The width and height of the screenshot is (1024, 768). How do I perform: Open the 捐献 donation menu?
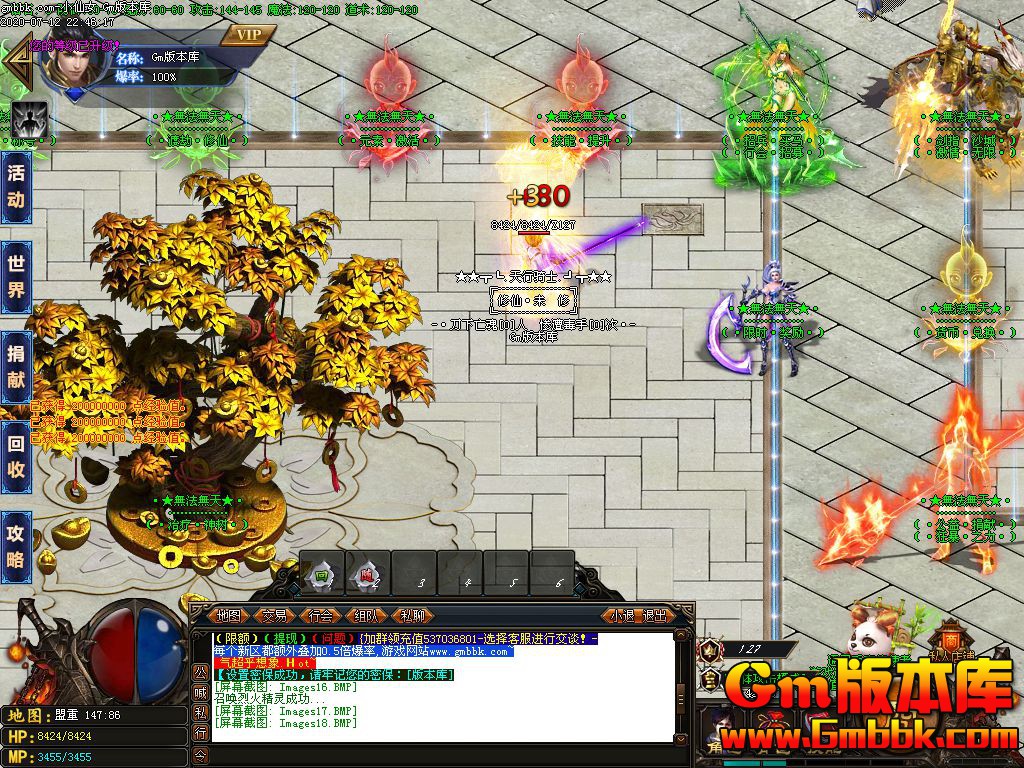pos(16,365)
